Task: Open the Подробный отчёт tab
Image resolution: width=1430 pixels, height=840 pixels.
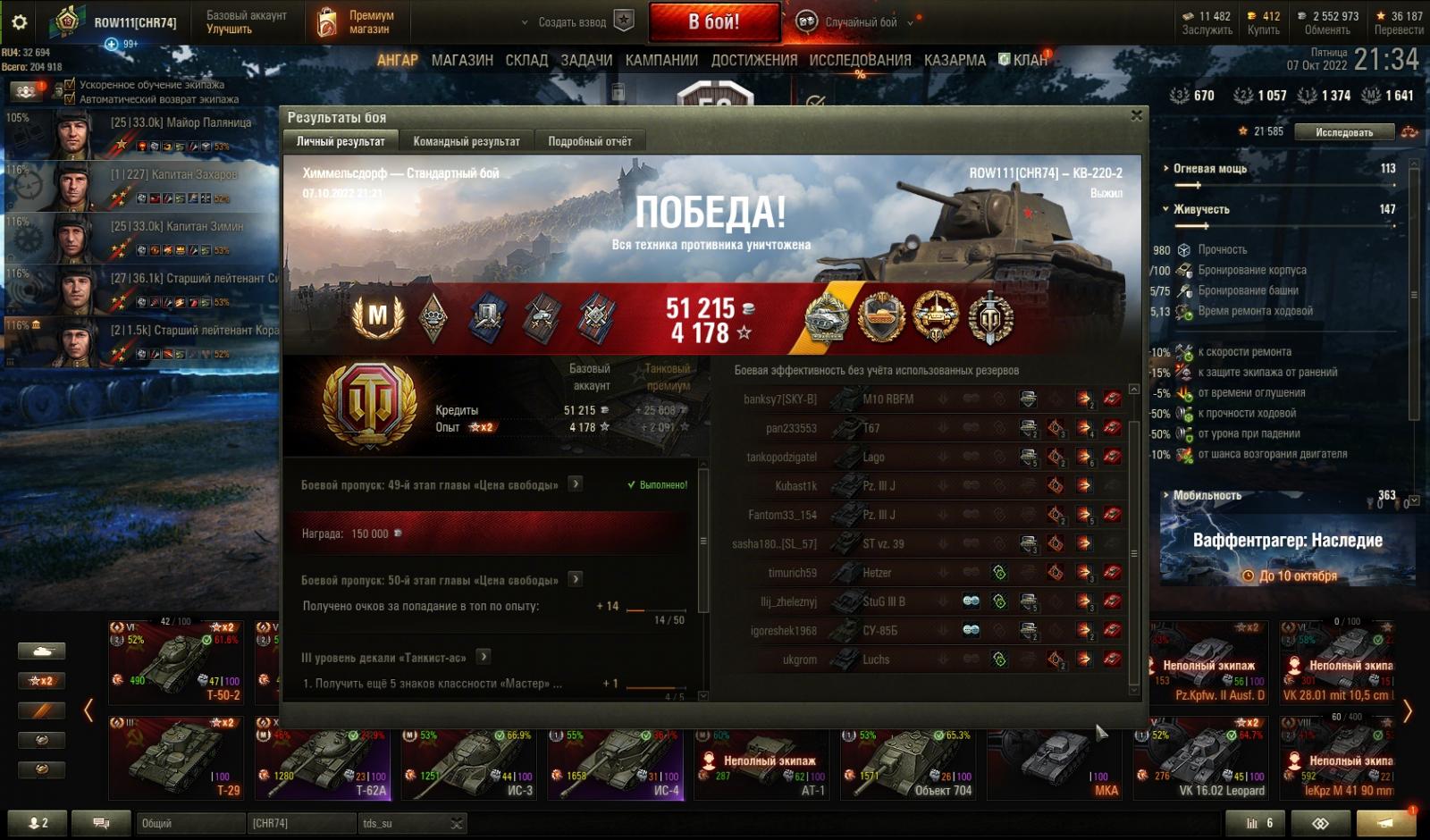Action: point(589,141)
